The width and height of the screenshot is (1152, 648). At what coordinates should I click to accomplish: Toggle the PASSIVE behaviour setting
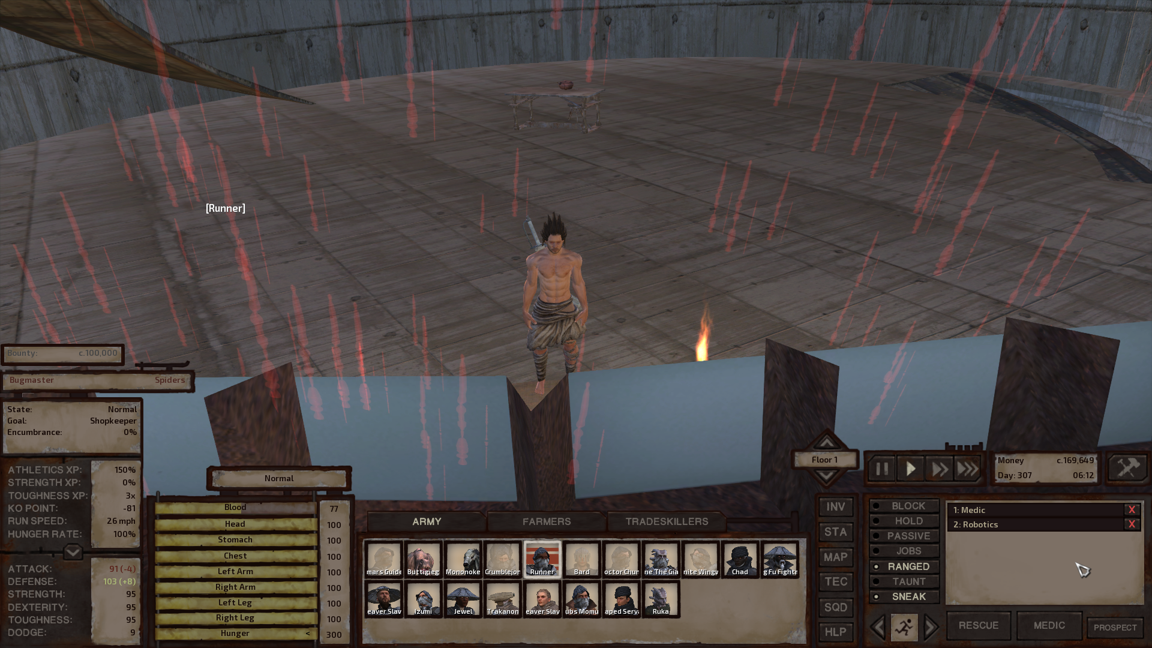coord(907,536)
